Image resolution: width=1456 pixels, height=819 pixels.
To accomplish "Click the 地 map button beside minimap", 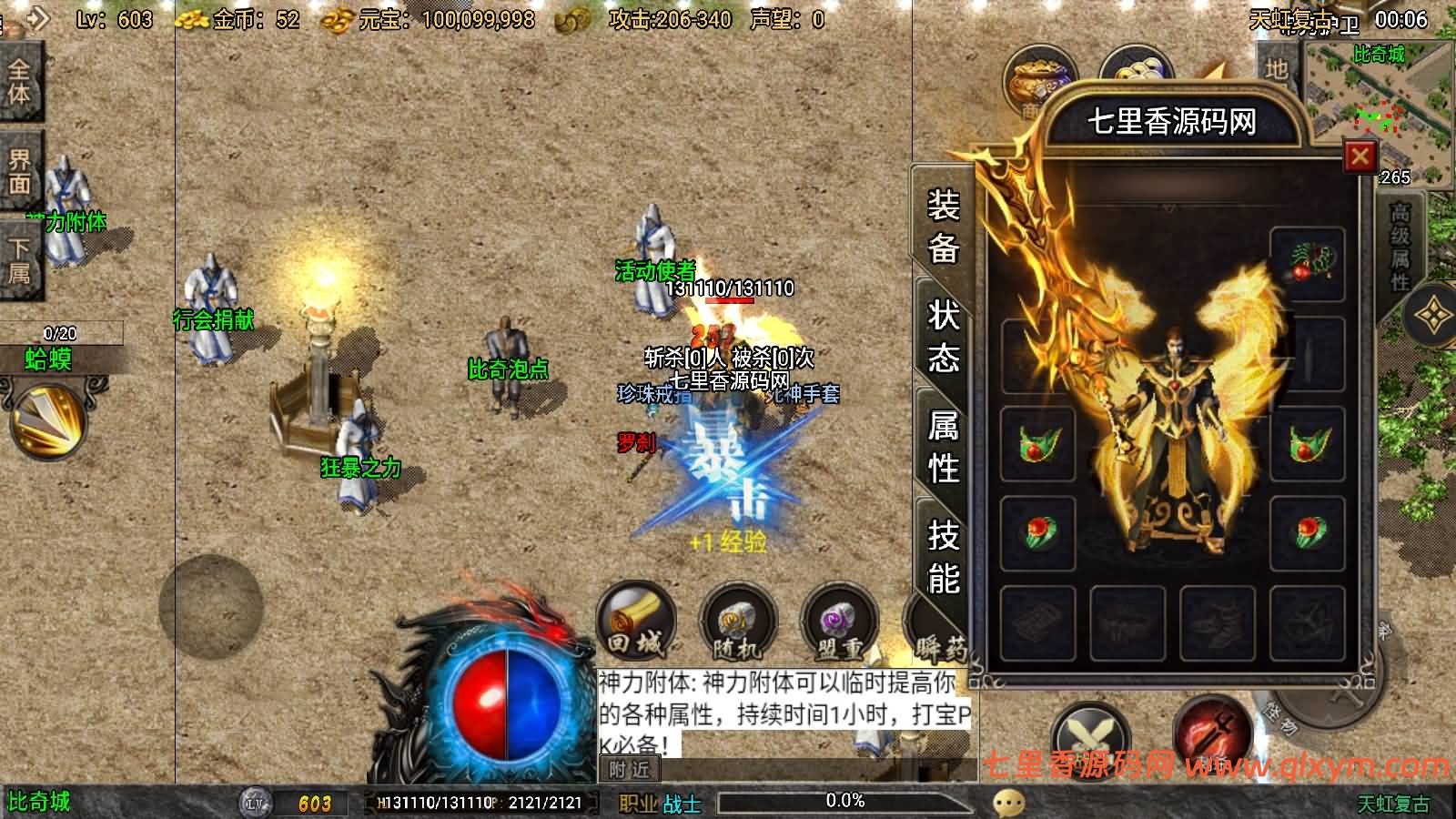I will 1276,68.
